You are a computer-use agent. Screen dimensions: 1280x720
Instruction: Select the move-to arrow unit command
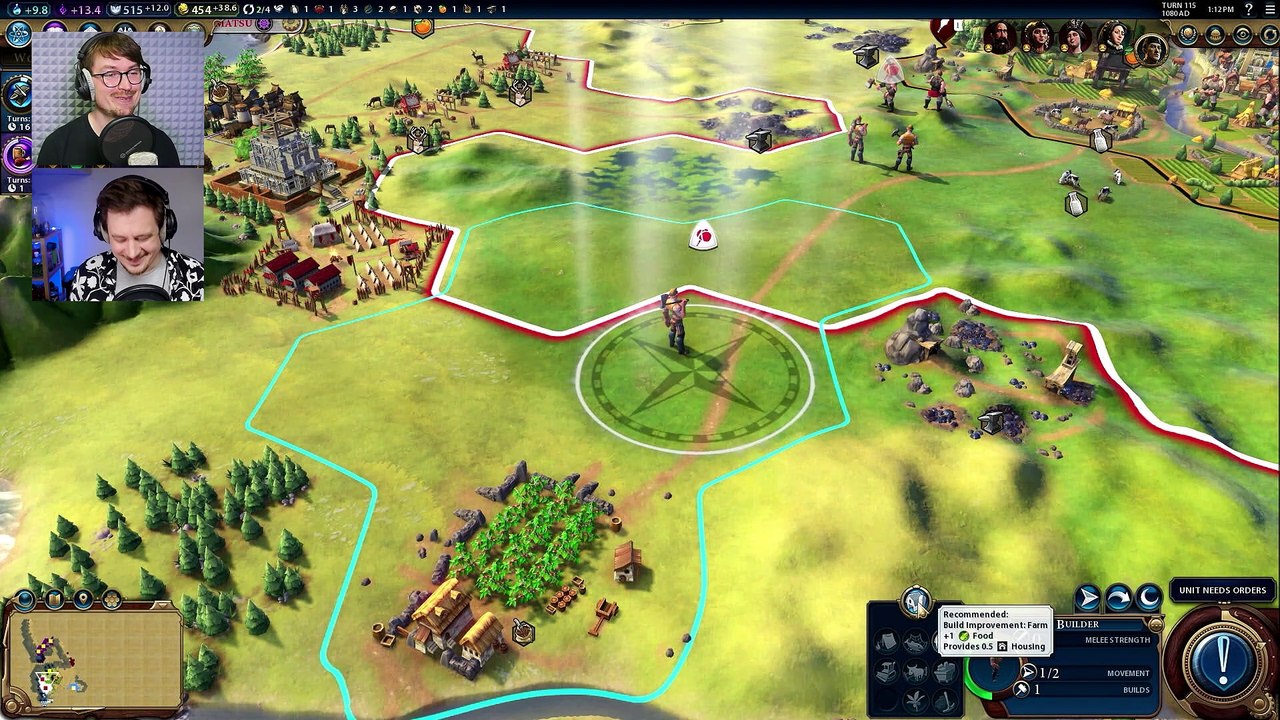coord(1087,598)
